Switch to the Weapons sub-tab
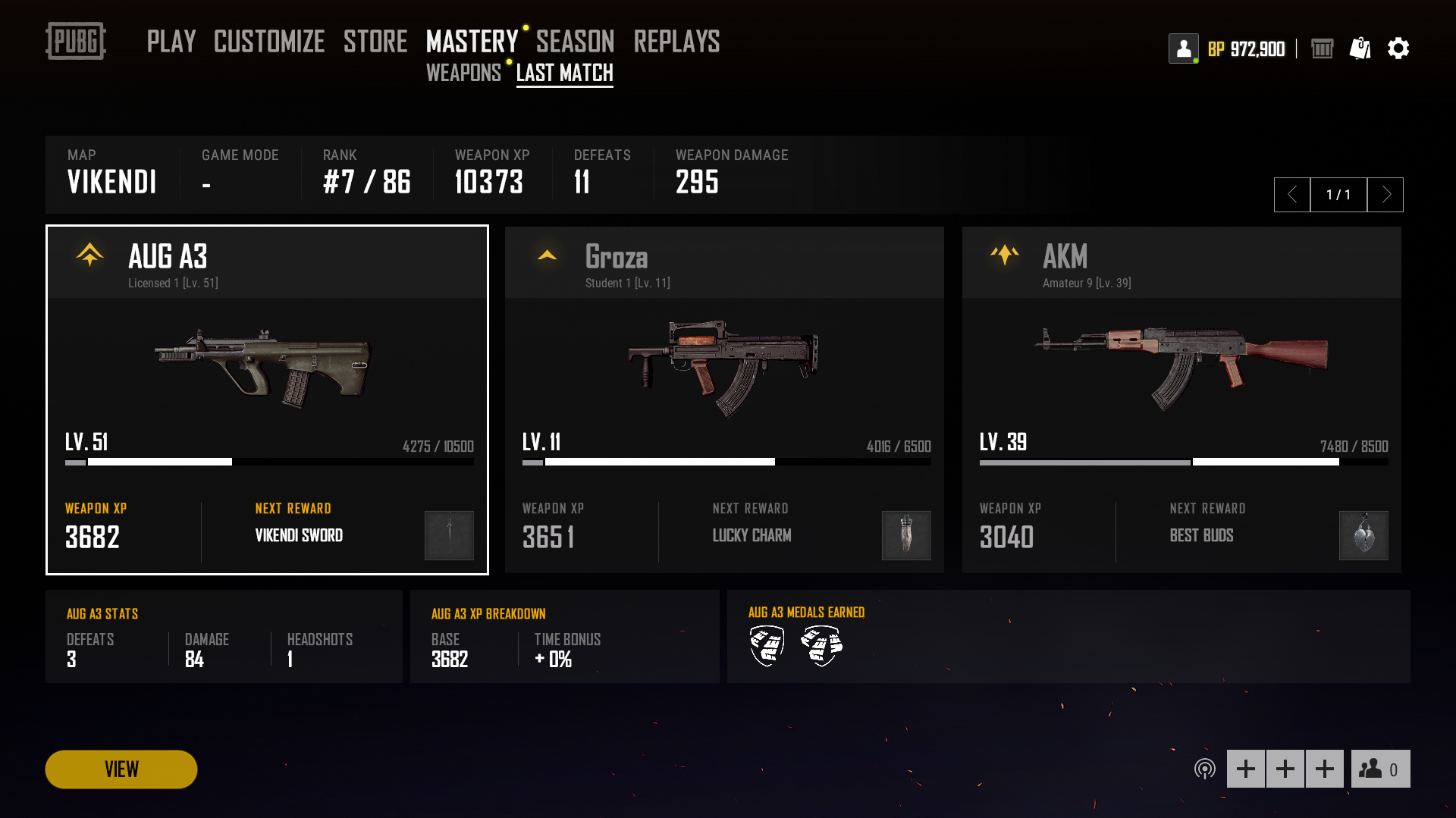Image resolution: width=1456 pixels, height=818 pixels. [x=463, y=73]
